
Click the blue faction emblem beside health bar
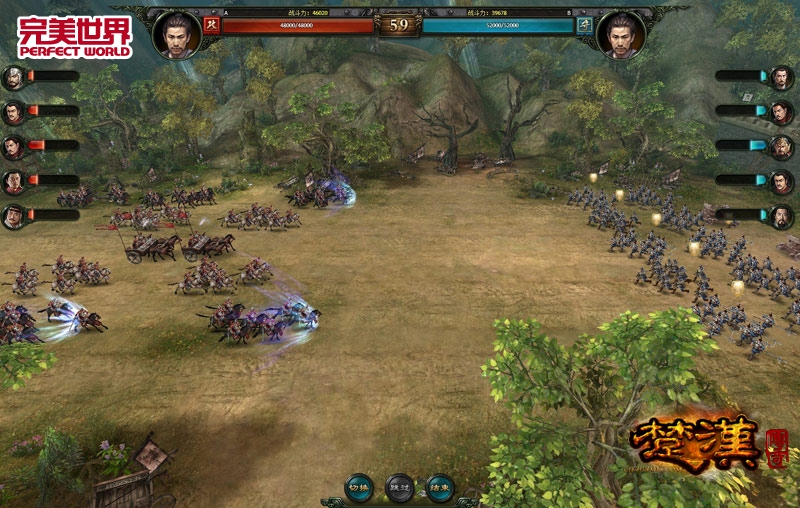pyautogui.click(x=585, y=25)
